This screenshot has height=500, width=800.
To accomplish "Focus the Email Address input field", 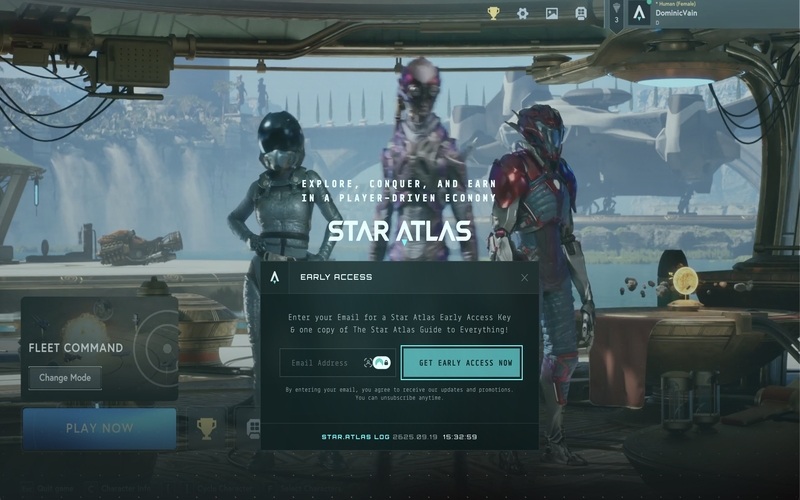I will [x=320, y=363].
